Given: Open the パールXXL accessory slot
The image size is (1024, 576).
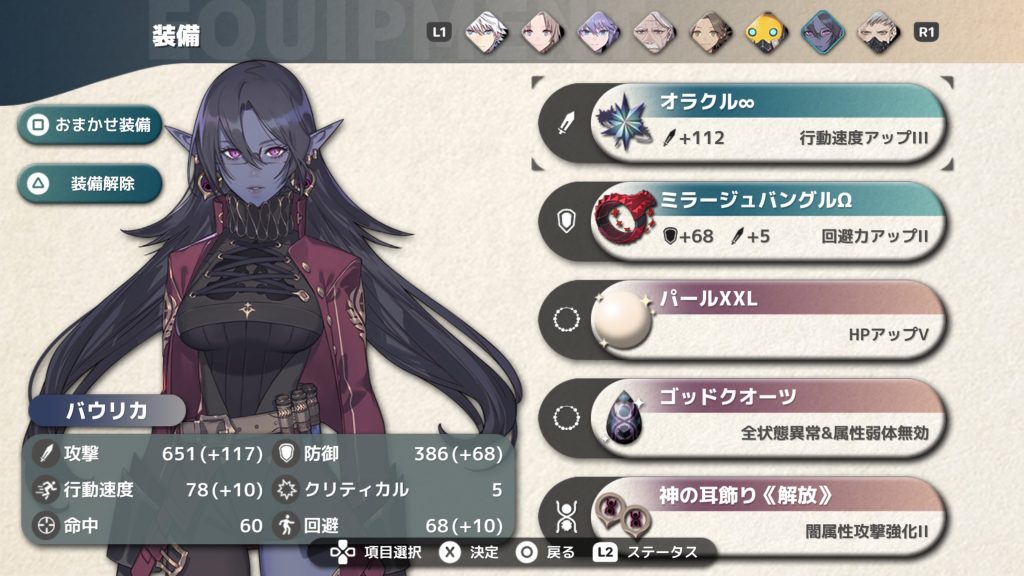Looking at the screenshot, I should pos(768,320).
